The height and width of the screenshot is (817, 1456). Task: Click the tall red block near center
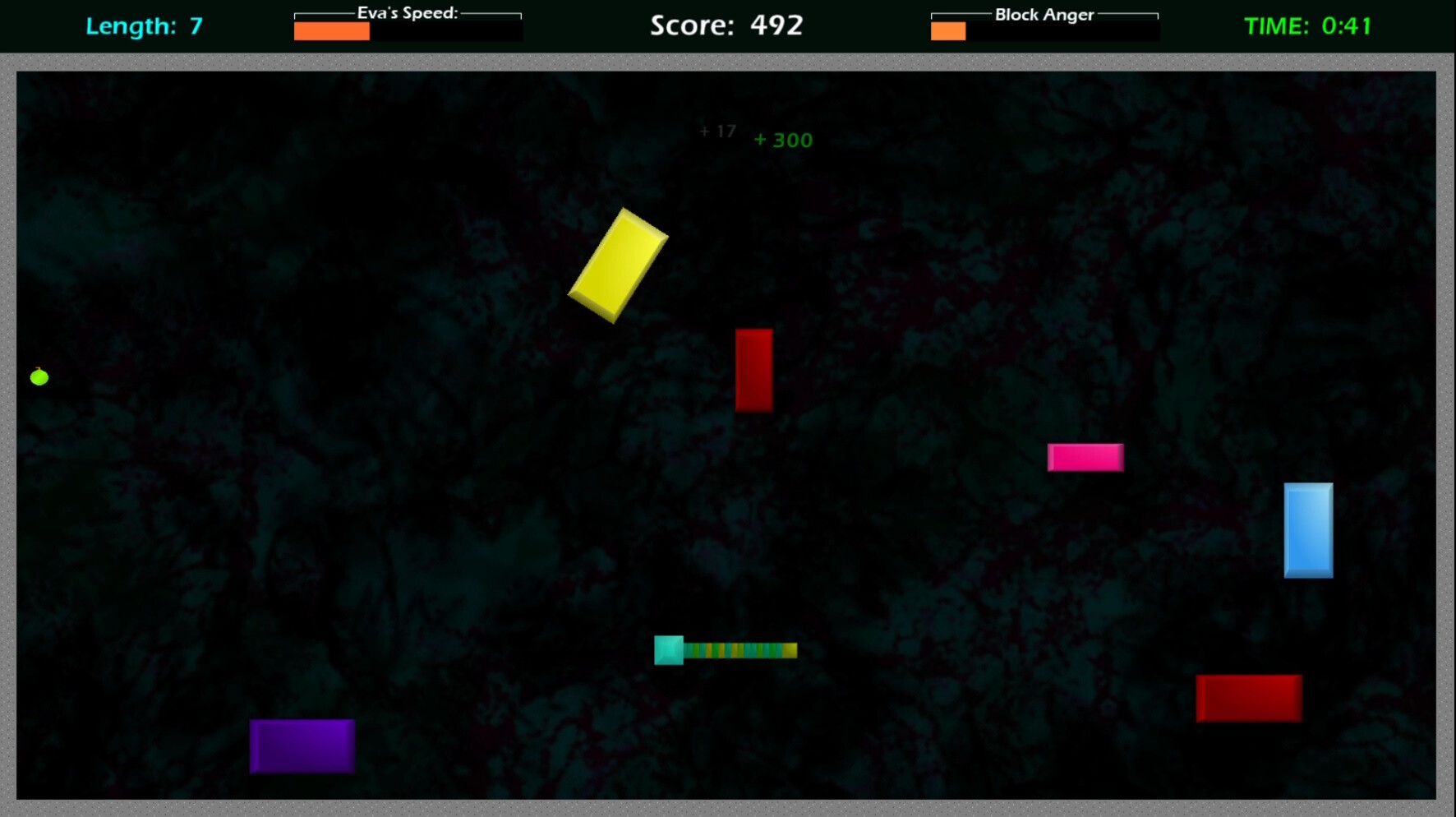(x=753, y=370)
